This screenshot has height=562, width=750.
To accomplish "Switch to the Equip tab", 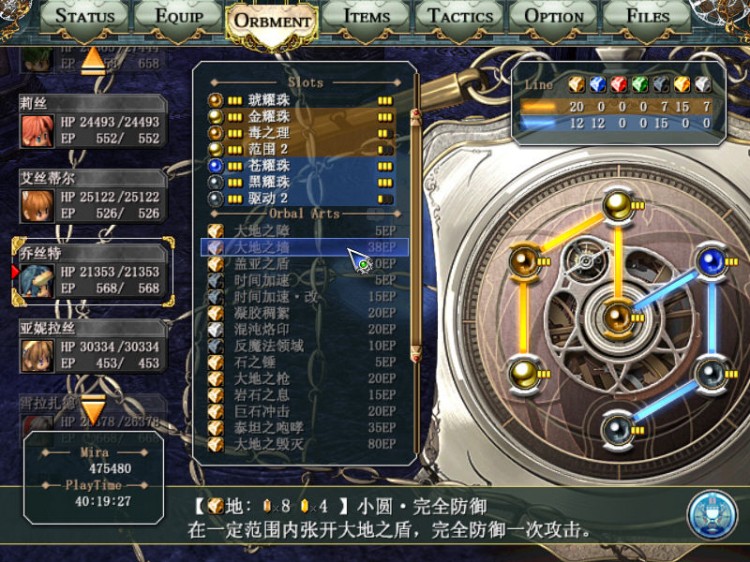I will pyautogui.click(x=177, y=16).
